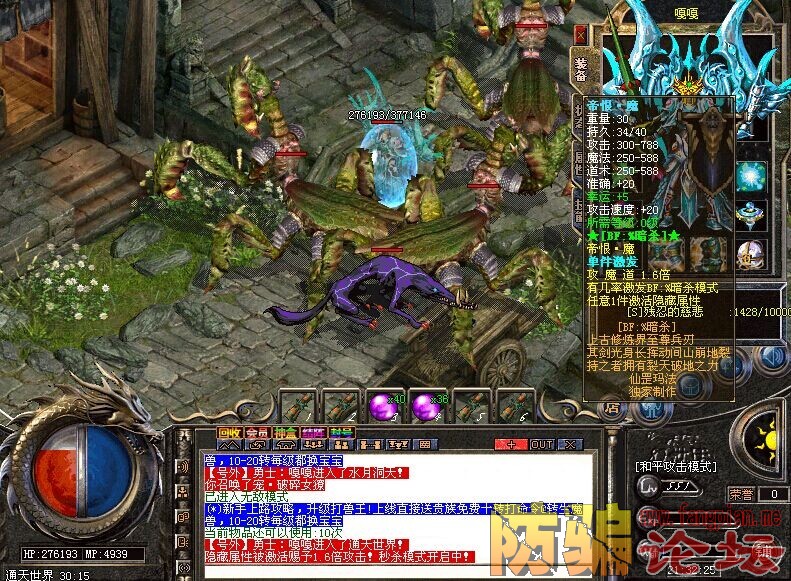Click the OUT button above the chat
The image size is (791, 581).
click(x=541, y=443)
